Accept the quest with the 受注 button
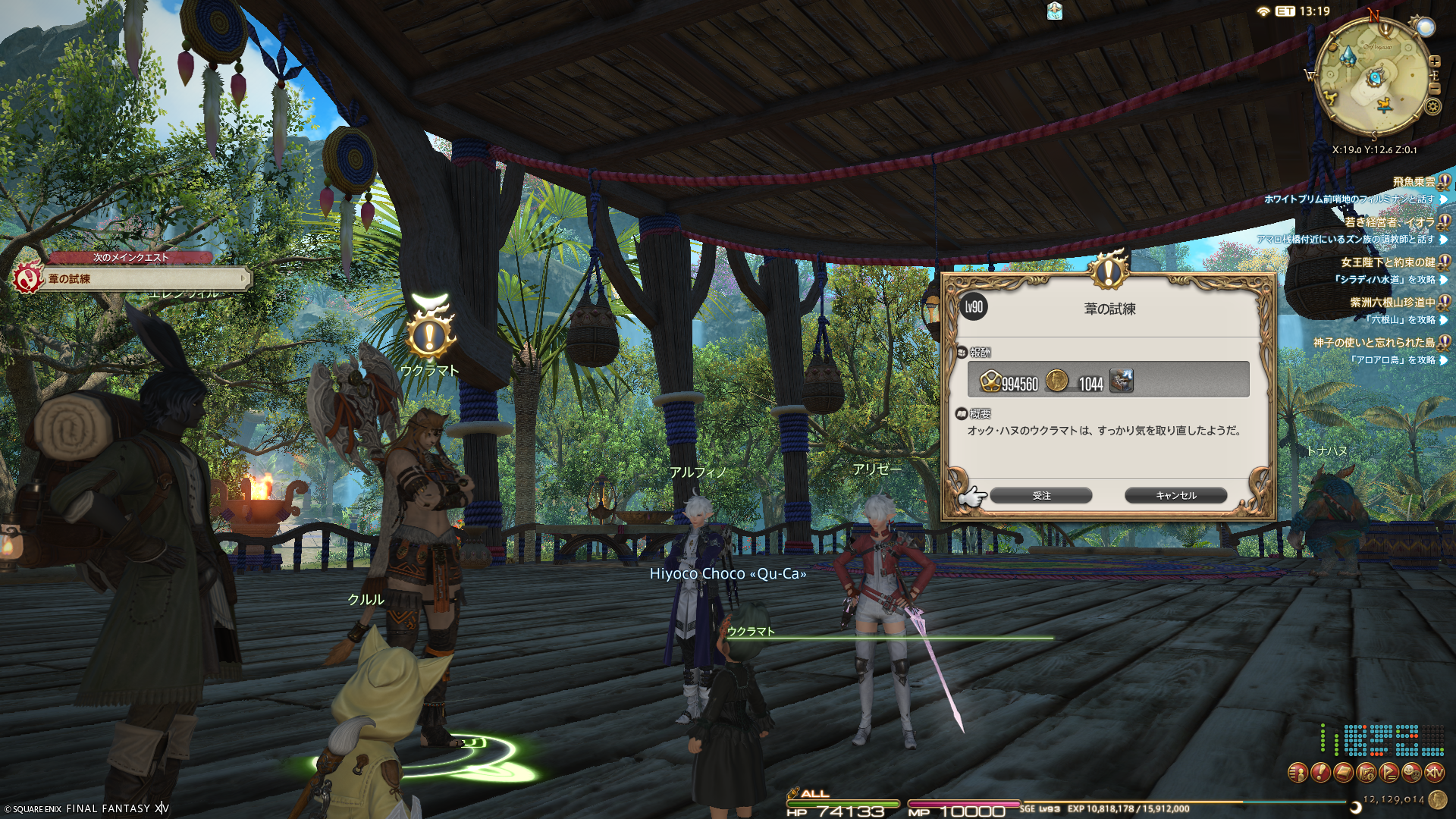The width and height of the screenshot is (1456, 819). click(1040, 495)
